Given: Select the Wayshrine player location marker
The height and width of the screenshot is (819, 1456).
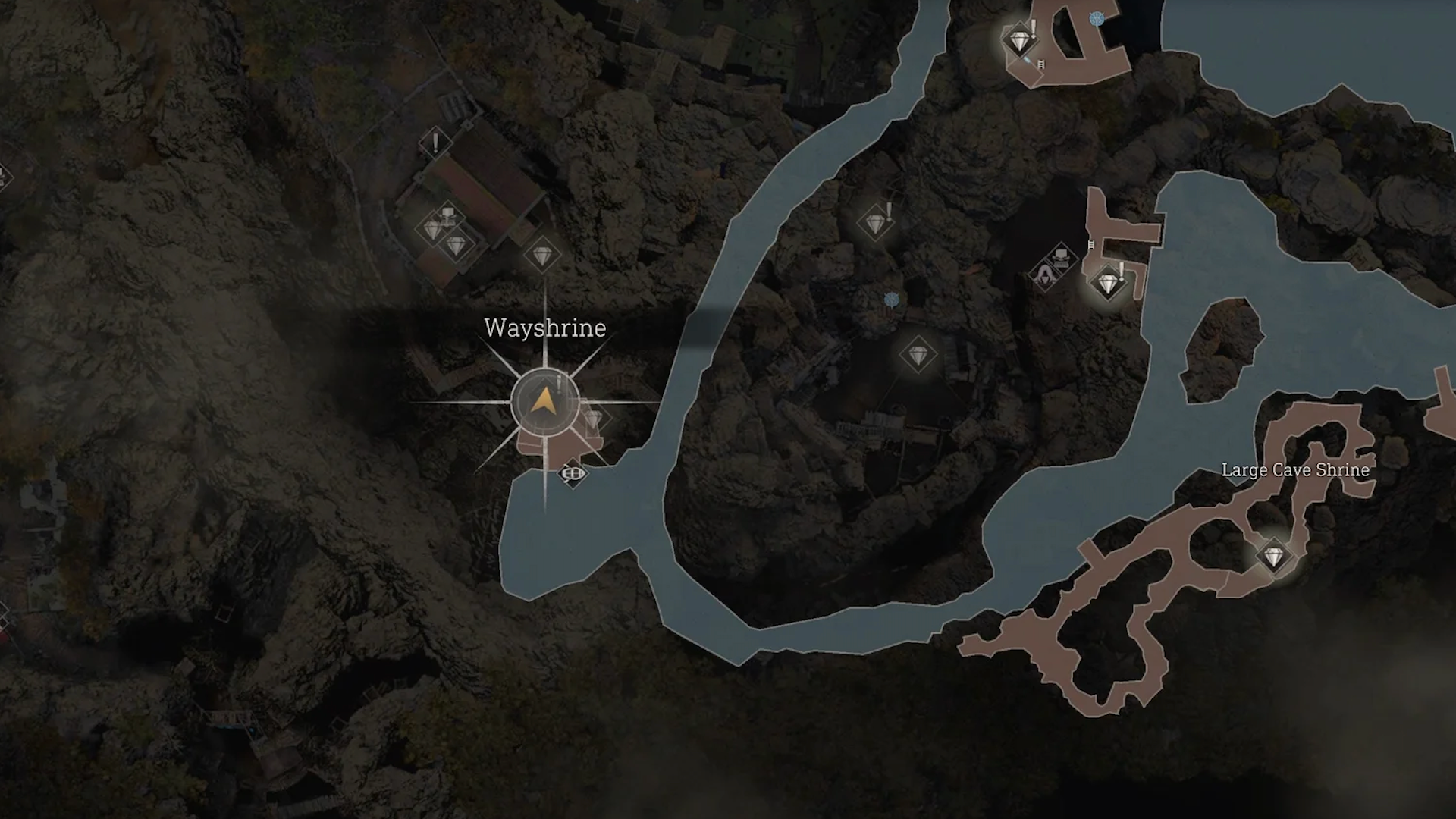Looking at the screenshot, I should pyautogui.click(x=544, y=402).
